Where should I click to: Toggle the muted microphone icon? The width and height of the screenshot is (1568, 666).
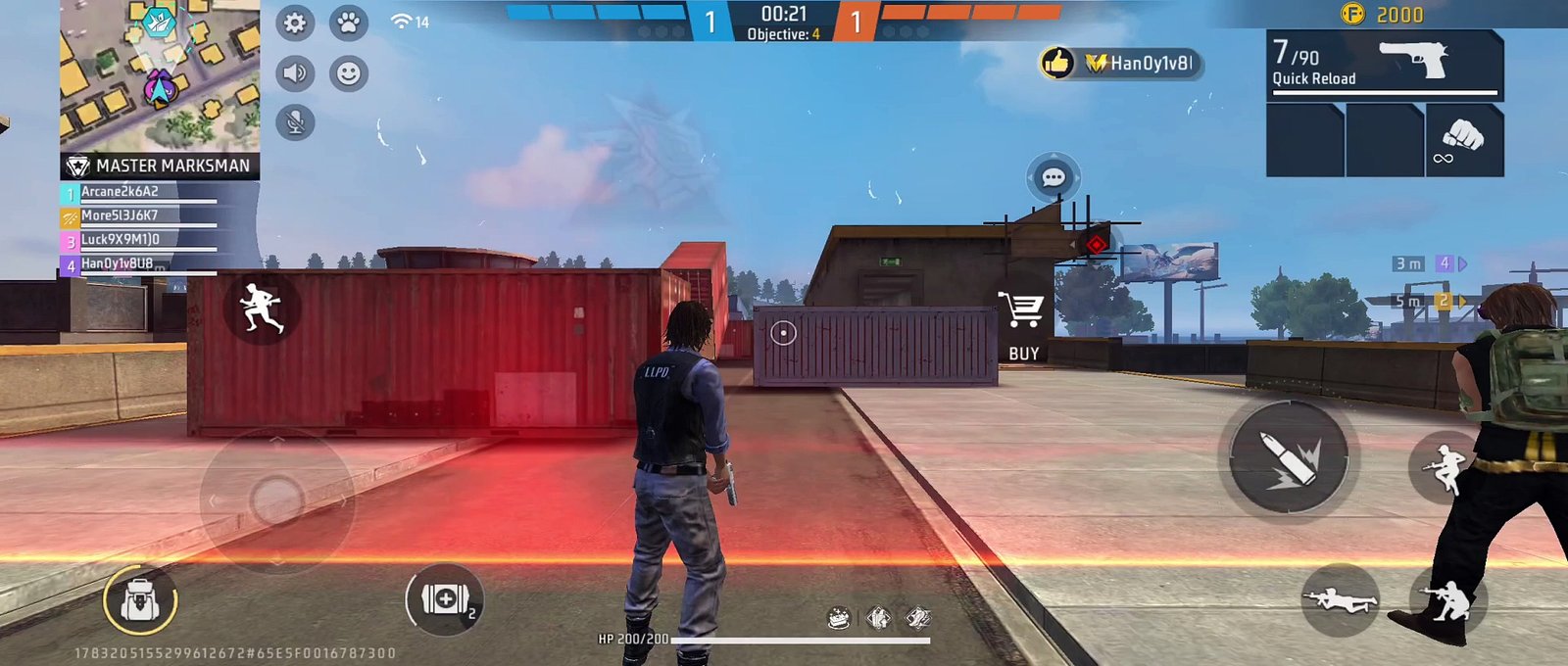click(x=295, y=122)
